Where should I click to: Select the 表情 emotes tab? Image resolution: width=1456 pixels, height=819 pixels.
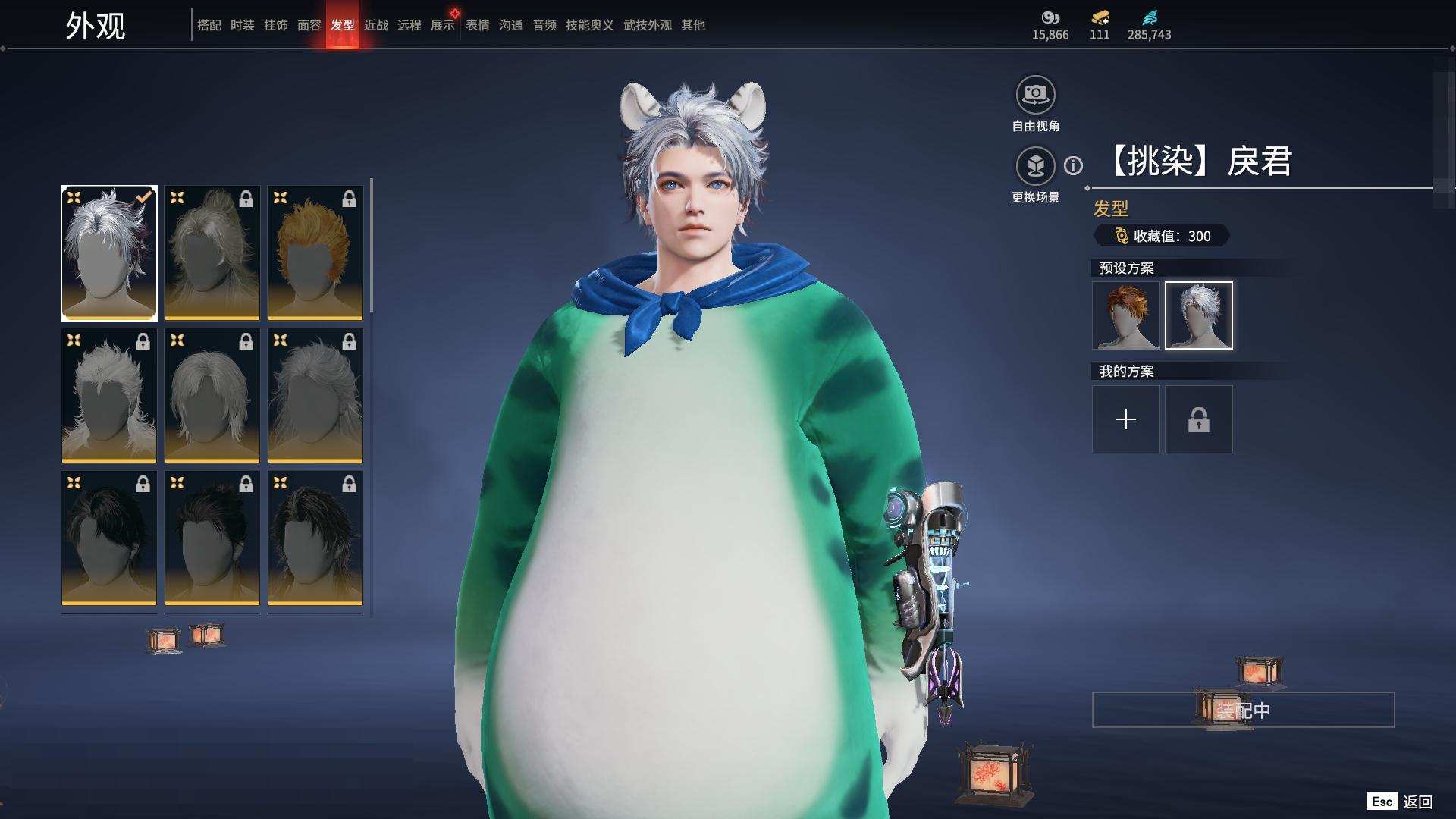pos(477,25)
